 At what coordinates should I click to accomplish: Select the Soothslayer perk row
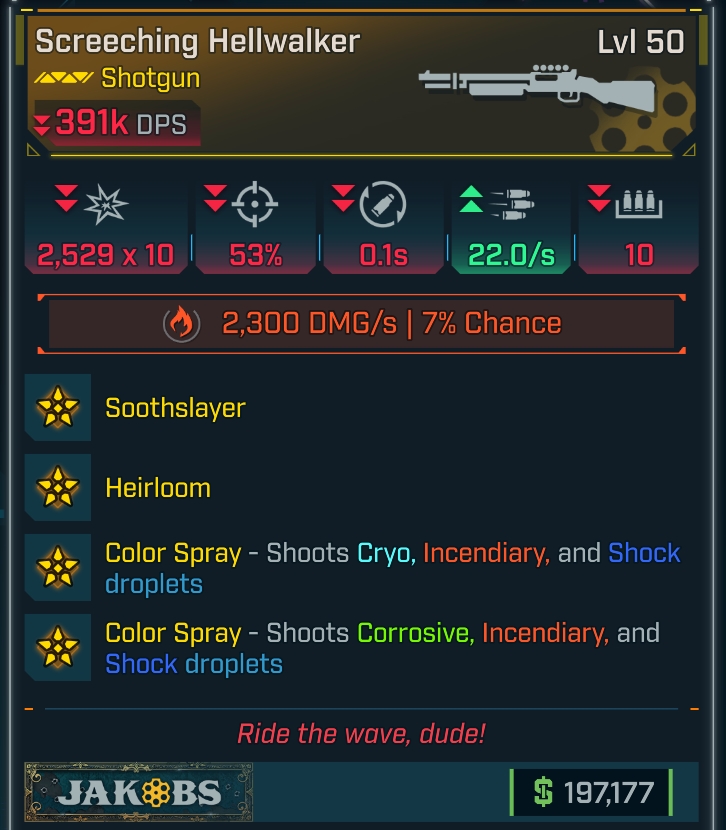[175, 408]
